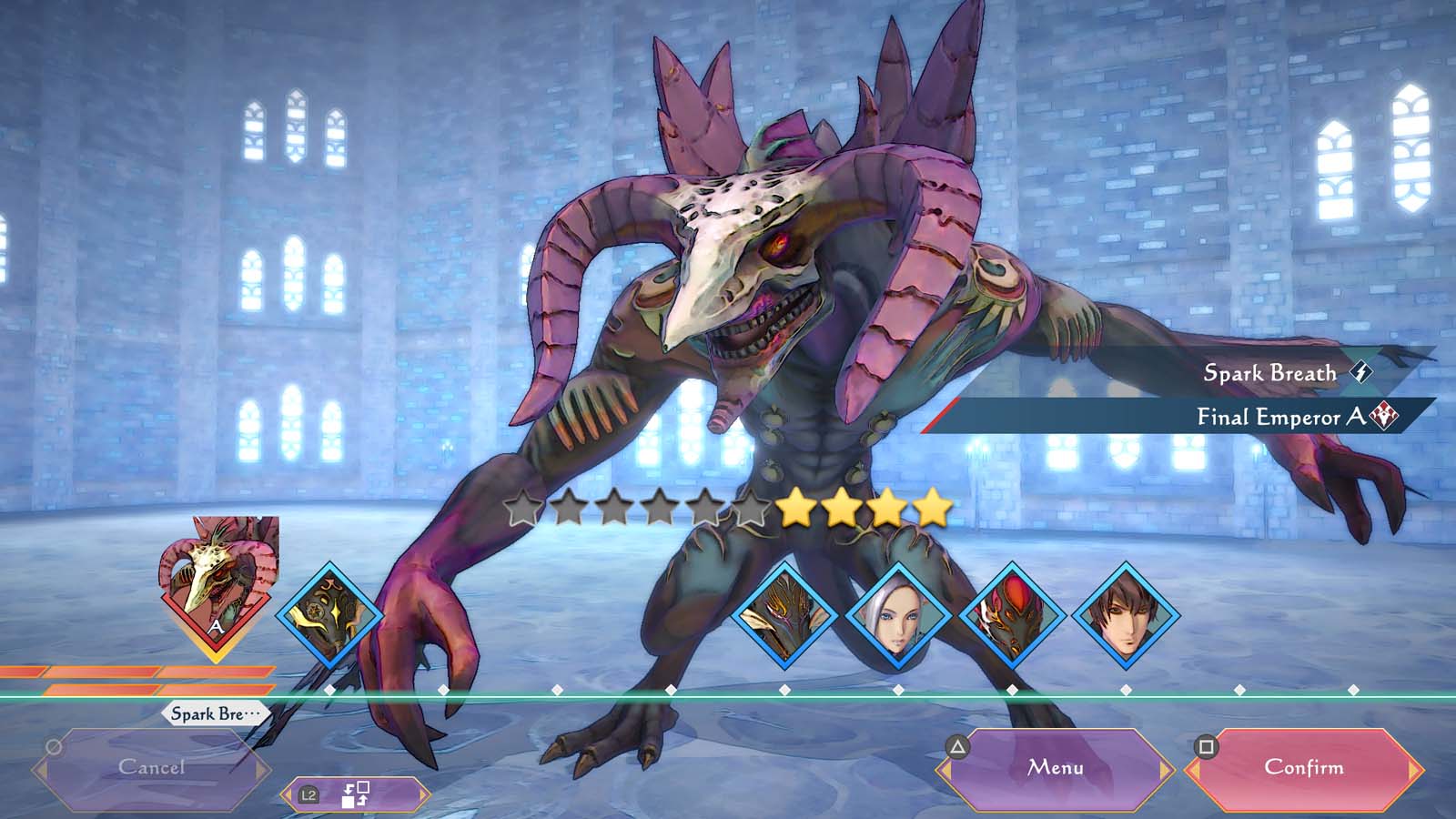Toggle the timeline swap view icon

pyautogui.click(x=355, y=794)
